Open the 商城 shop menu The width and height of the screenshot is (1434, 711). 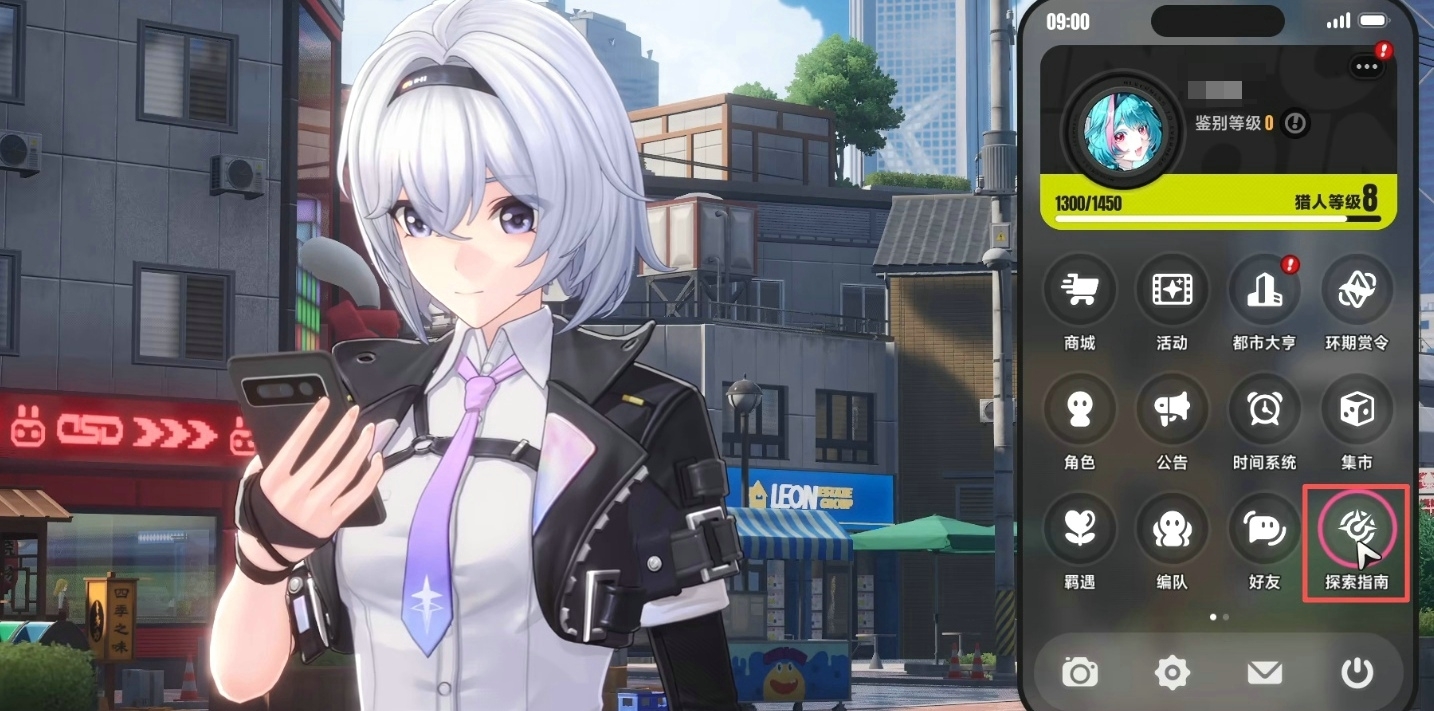(1079, 291)
